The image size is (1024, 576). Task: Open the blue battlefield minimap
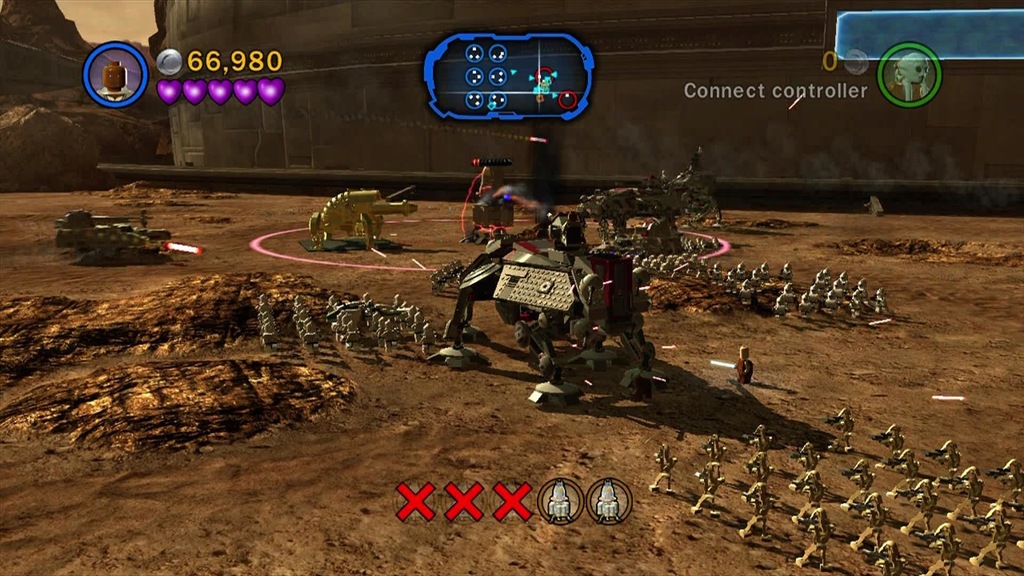point(509,76)
